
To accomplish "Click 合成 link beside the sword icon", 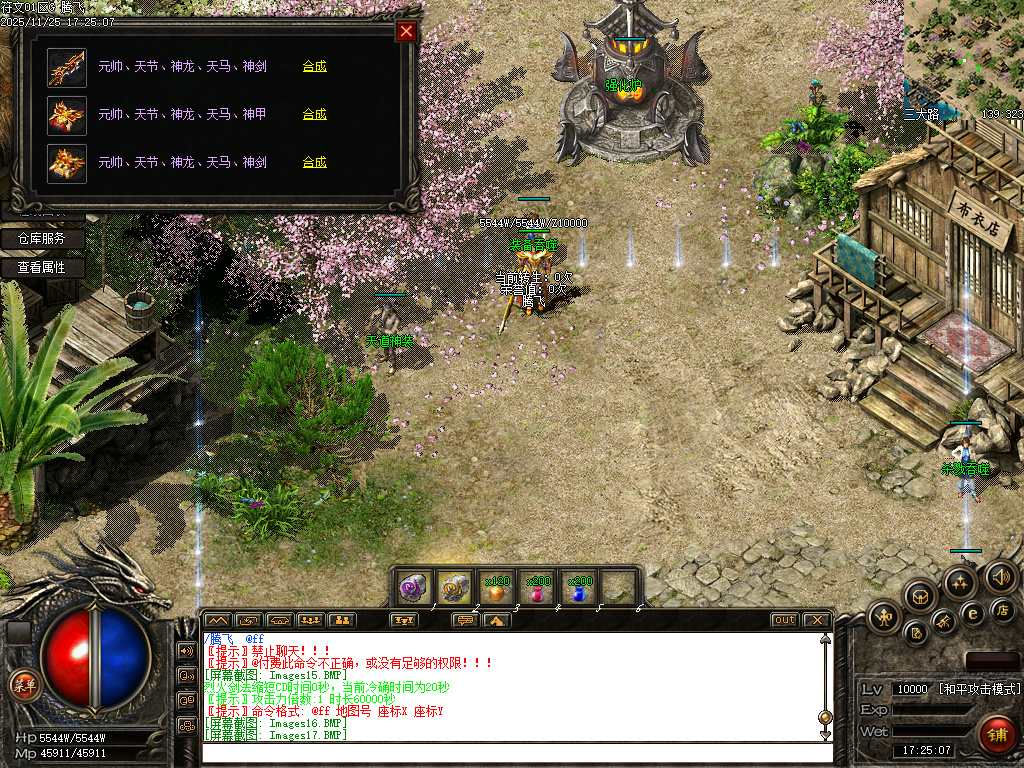I will click(x=314, y=67).
